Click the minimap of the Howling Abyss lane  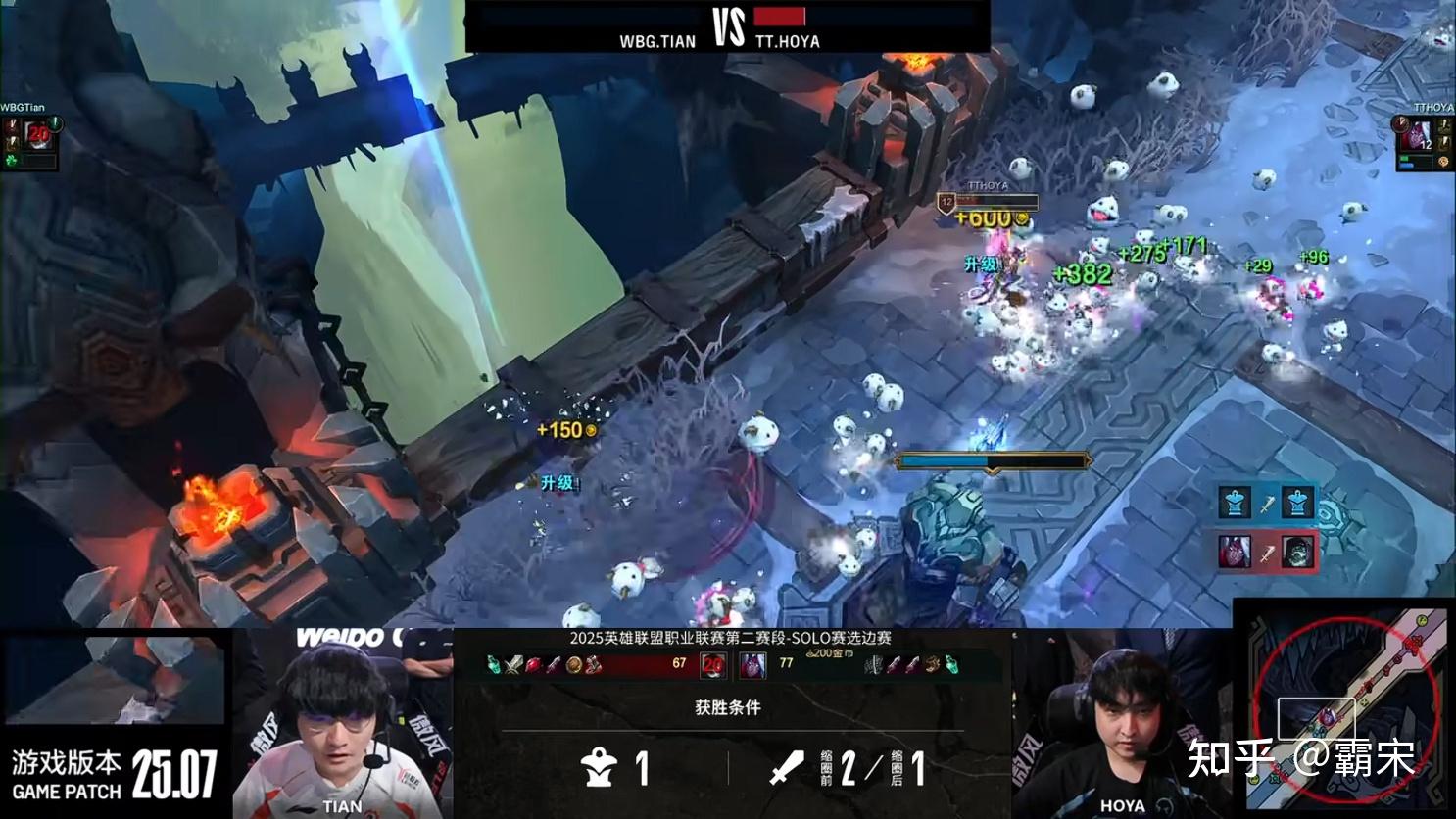point(1344,707)
